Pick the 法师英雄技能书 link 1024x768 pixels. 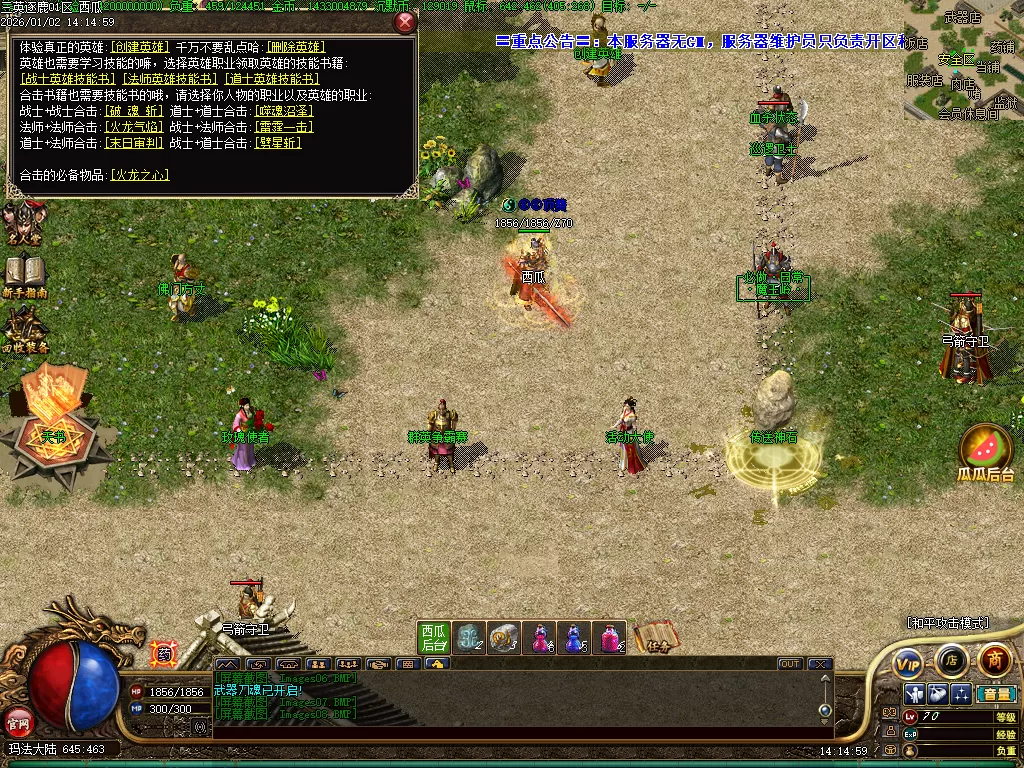point(170,79)
